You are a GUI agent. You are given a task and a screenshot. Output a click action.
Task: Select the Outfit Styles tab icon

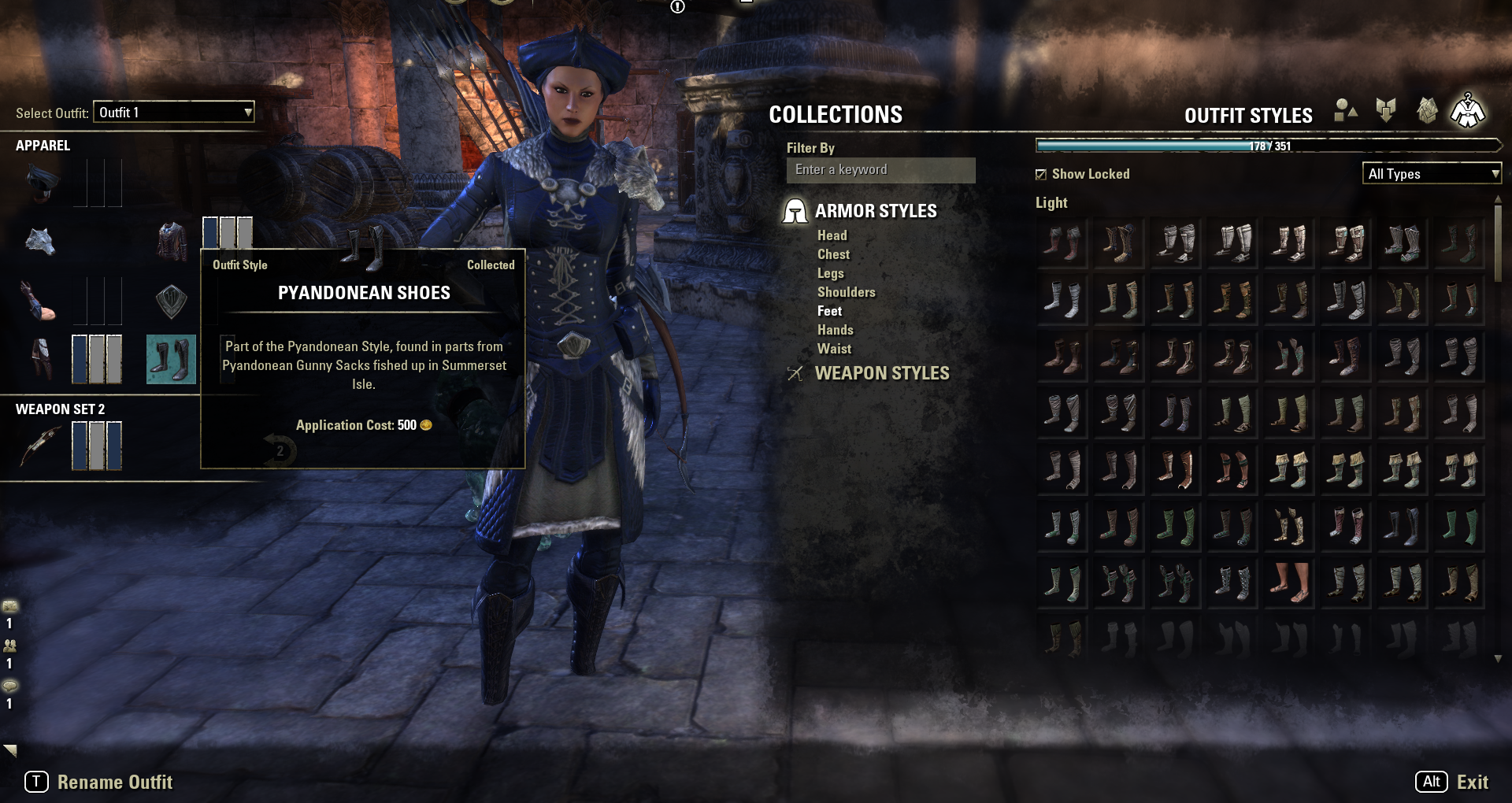click(x=1468, y=111)
